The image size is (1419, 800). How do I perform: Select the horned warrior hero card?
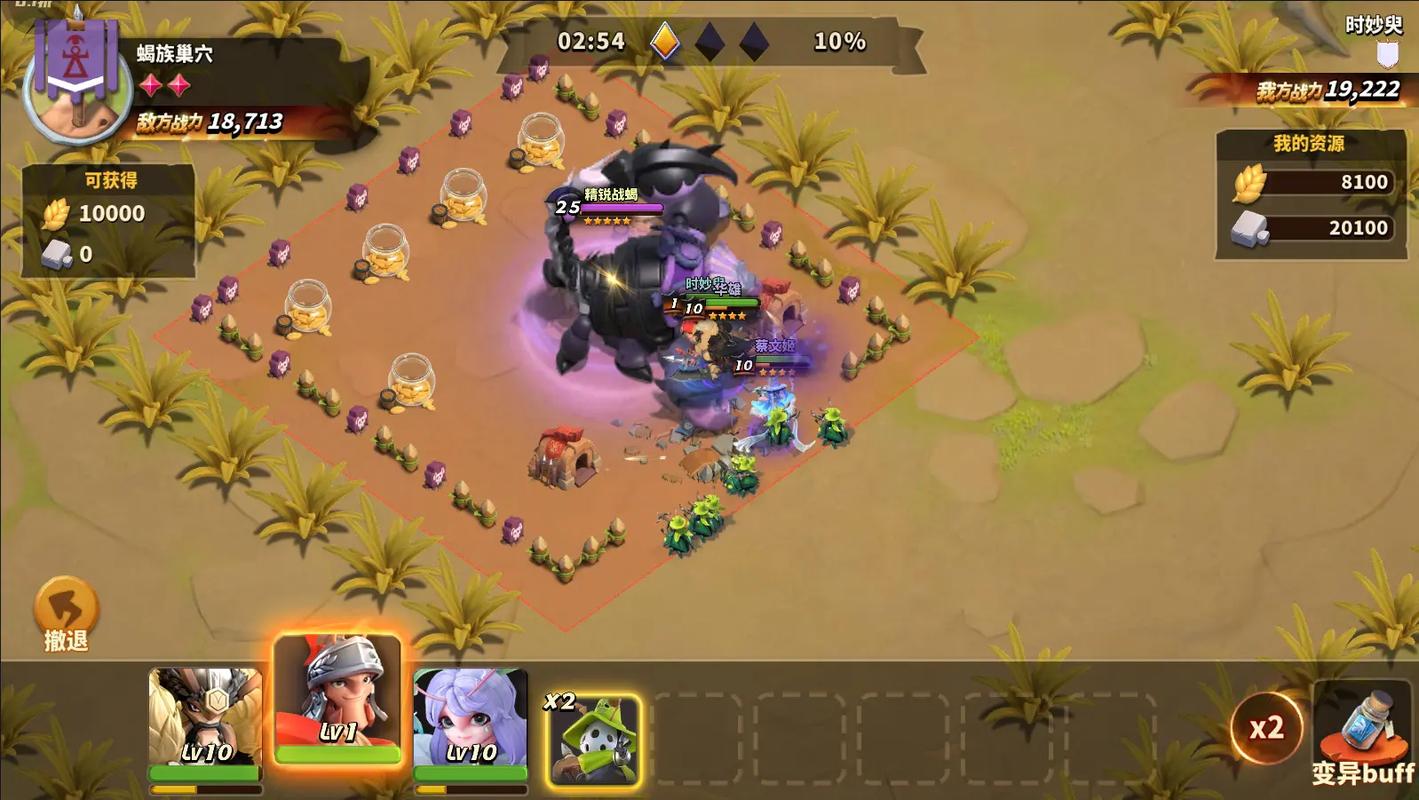tap(205, 718)
